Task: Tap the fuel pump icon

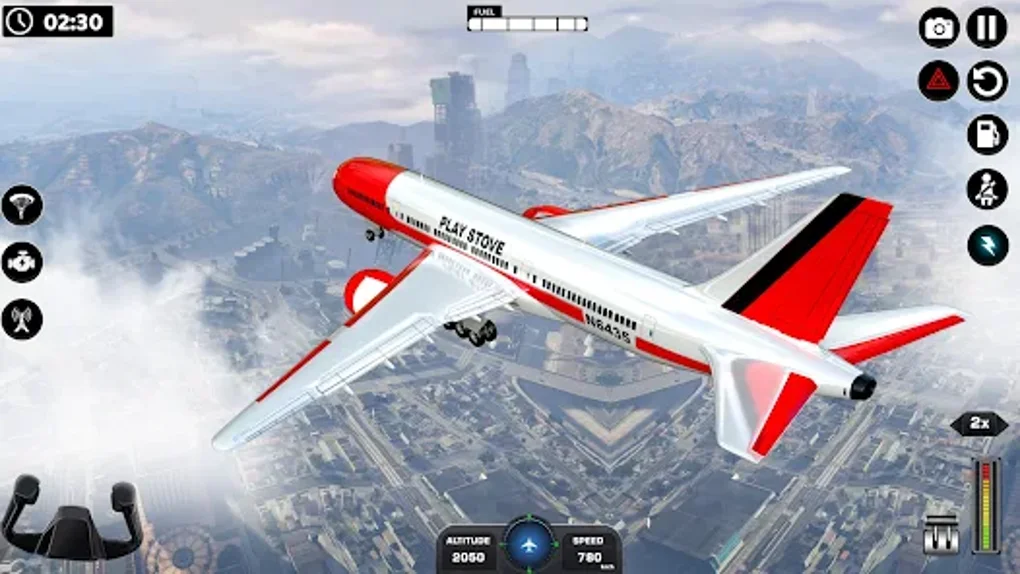Action: tap(987, 135)
